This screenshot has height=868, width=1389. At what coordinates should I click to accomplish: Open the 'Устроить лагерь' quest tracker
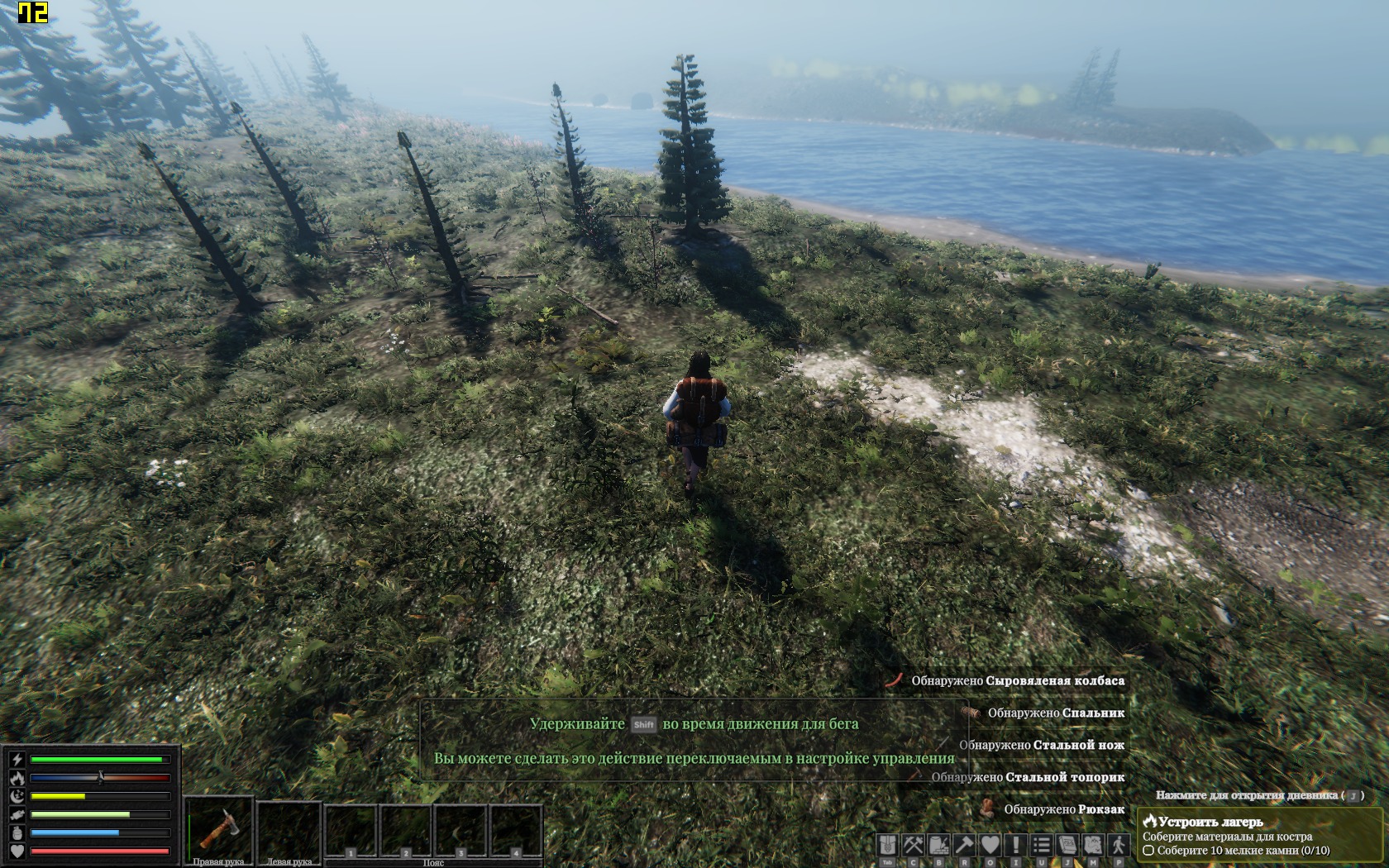[x=1210, y=822]
